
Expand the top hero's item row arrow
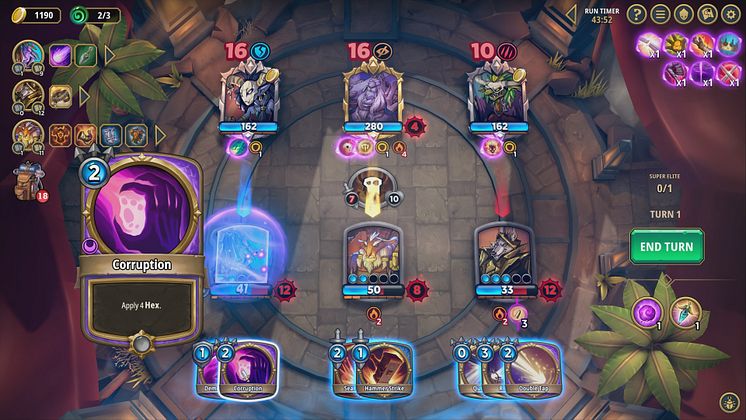coord(110,55)
